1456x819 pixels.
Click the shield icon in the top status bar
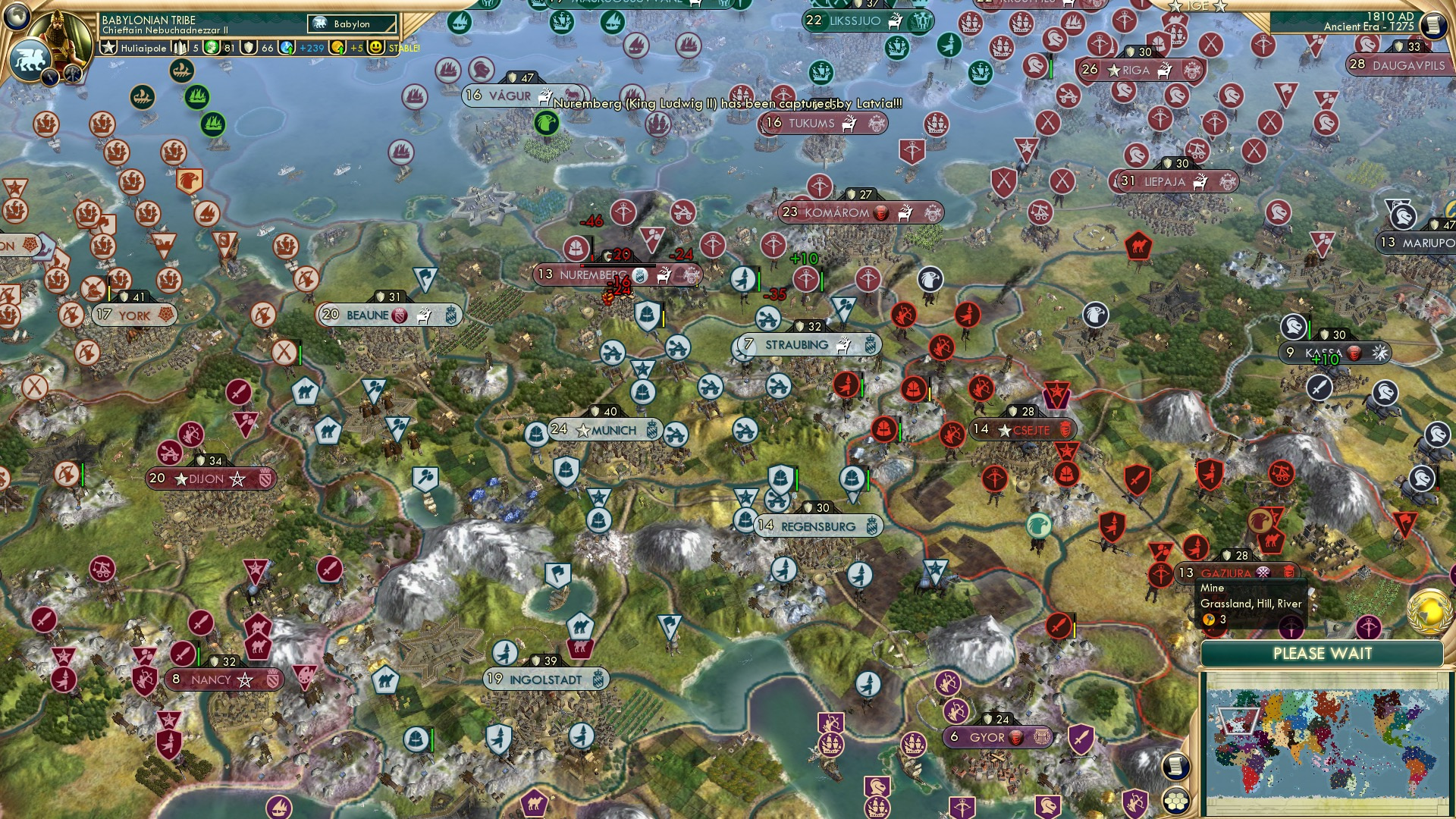click(248, 47)
